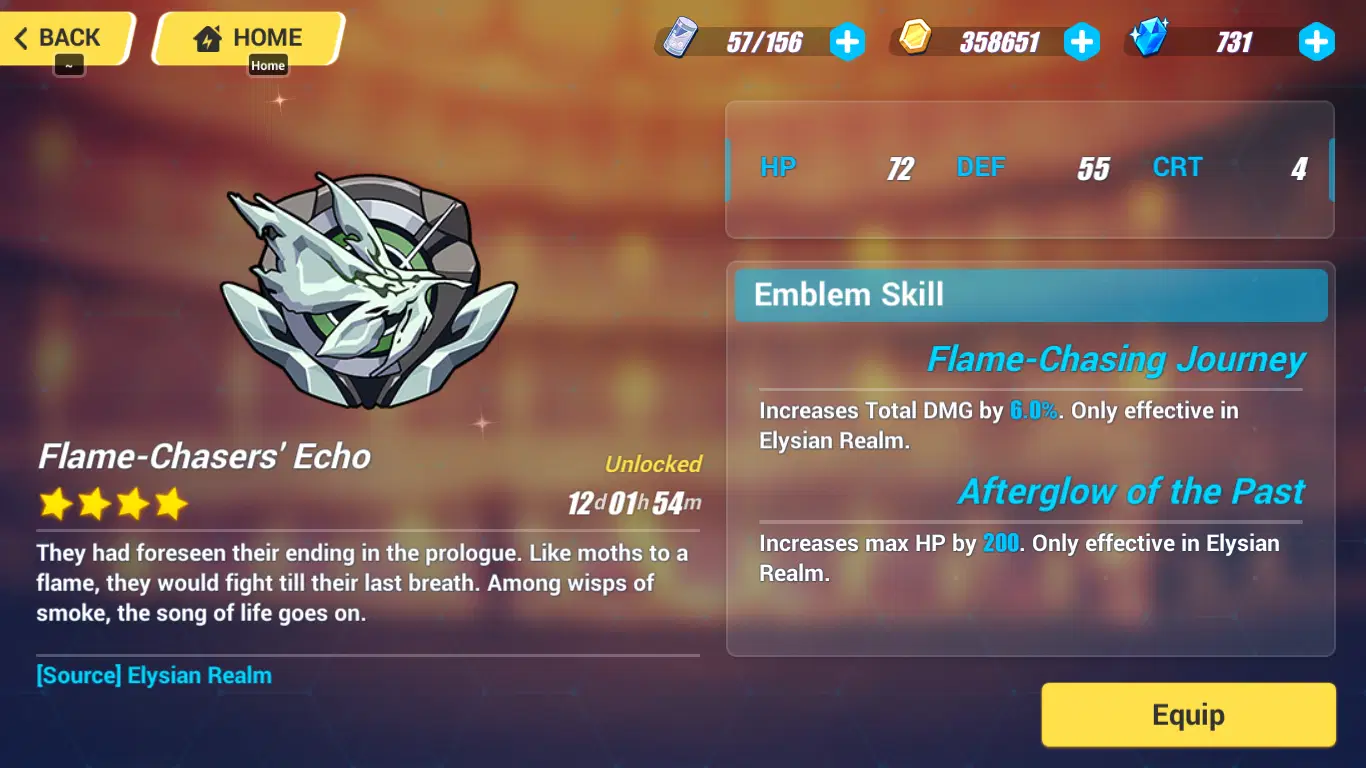Click the first star under the emblem name
Image resolution: width=1366 pixels, height=768 pixels.
point(55,504)
